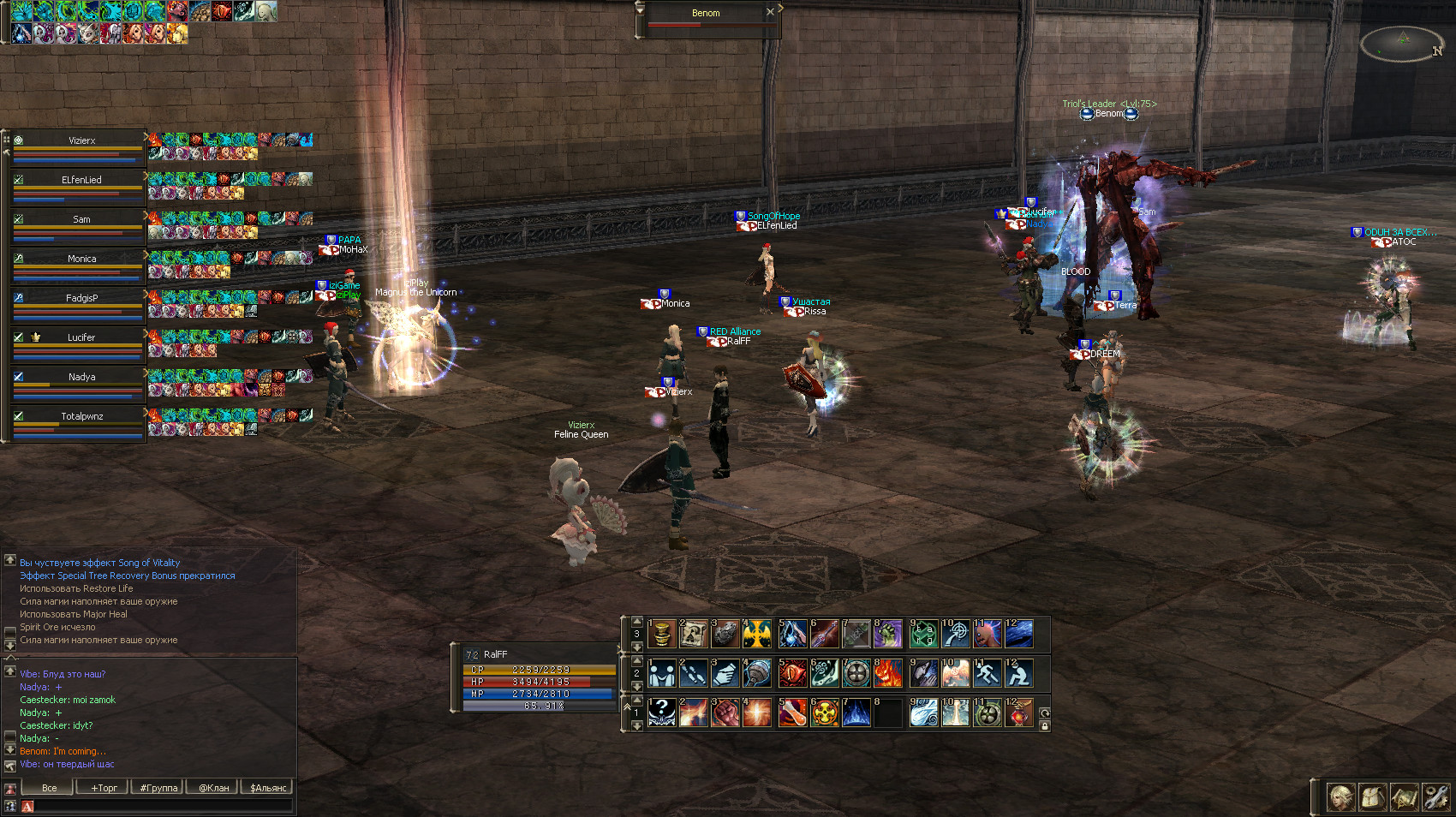
Task: Select party member Vizierx
Action: pyautogui.click(x=81, y=140)
